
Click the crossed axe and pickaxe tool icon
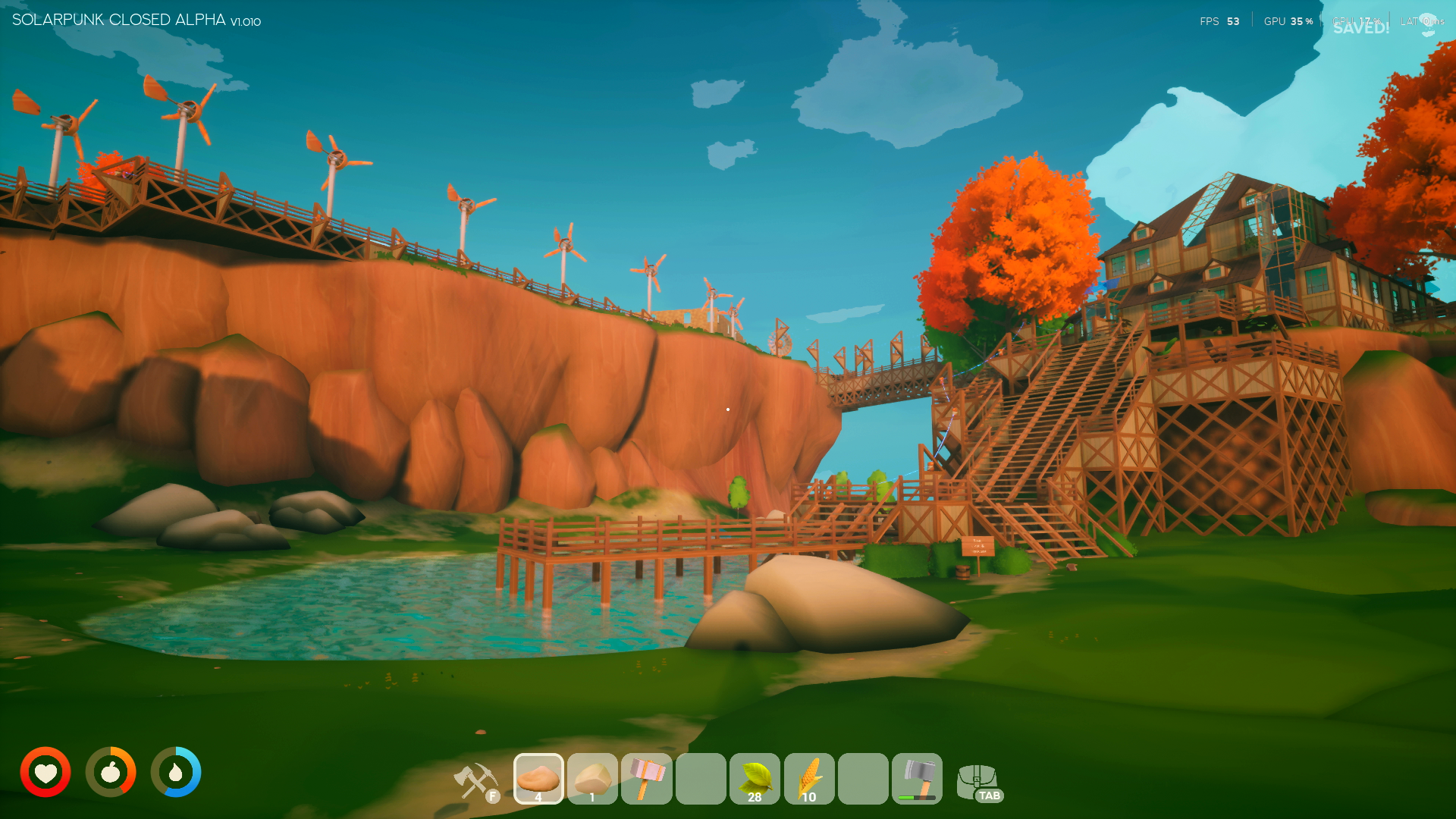click(x=475, y=781)
